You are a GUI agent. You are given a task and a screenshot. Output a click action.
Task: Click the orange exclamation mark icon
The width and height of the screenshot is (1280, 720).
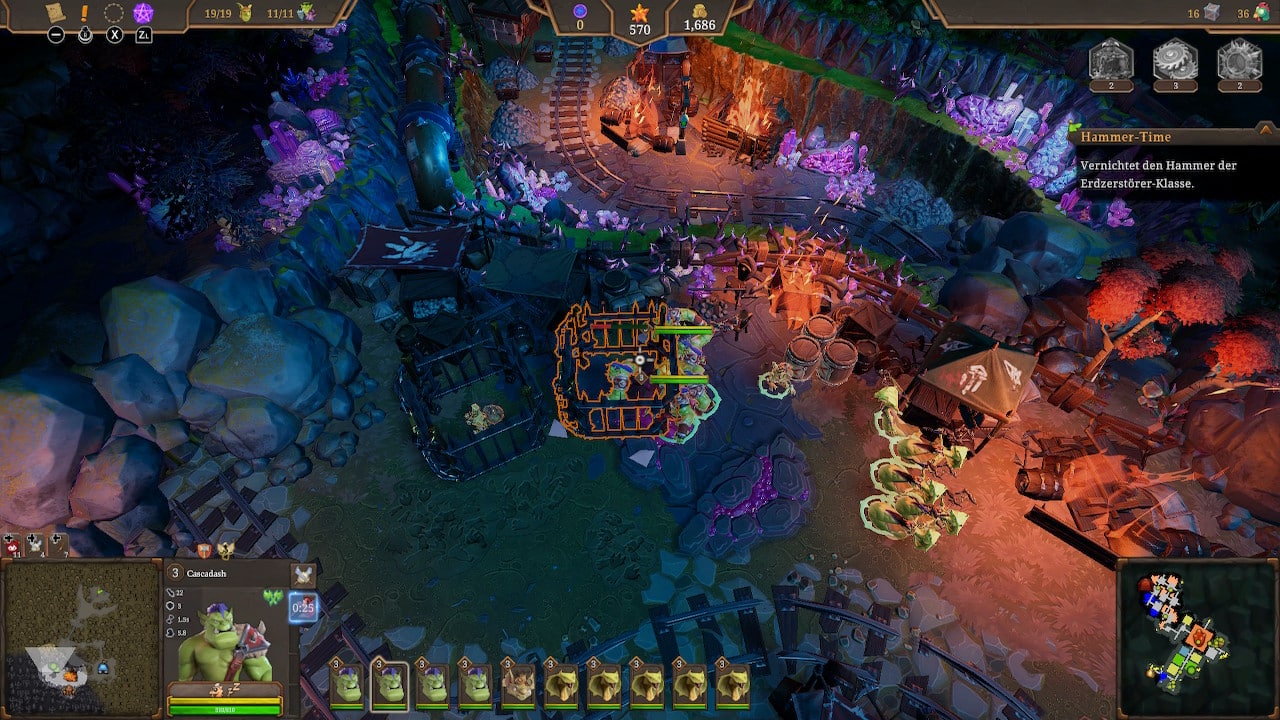(84, 13)
